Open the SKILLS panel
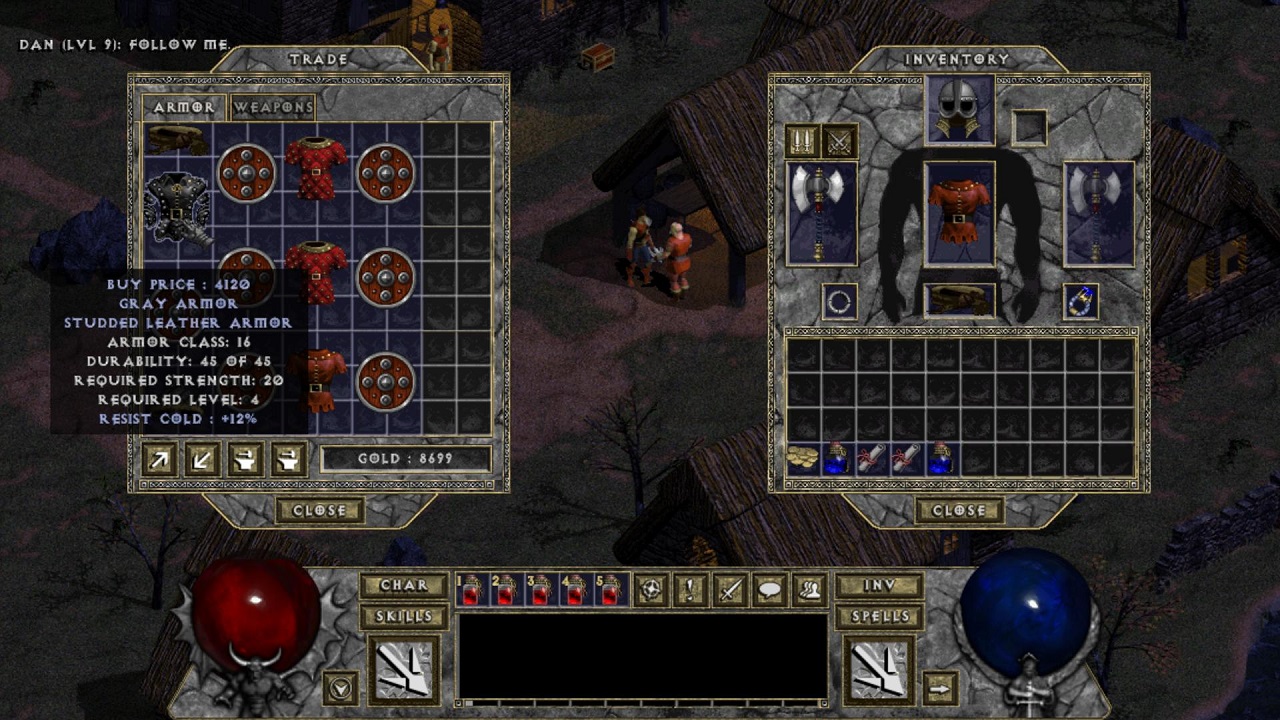1280x720 pixels. pyautogui.click(x=403, y=616)
